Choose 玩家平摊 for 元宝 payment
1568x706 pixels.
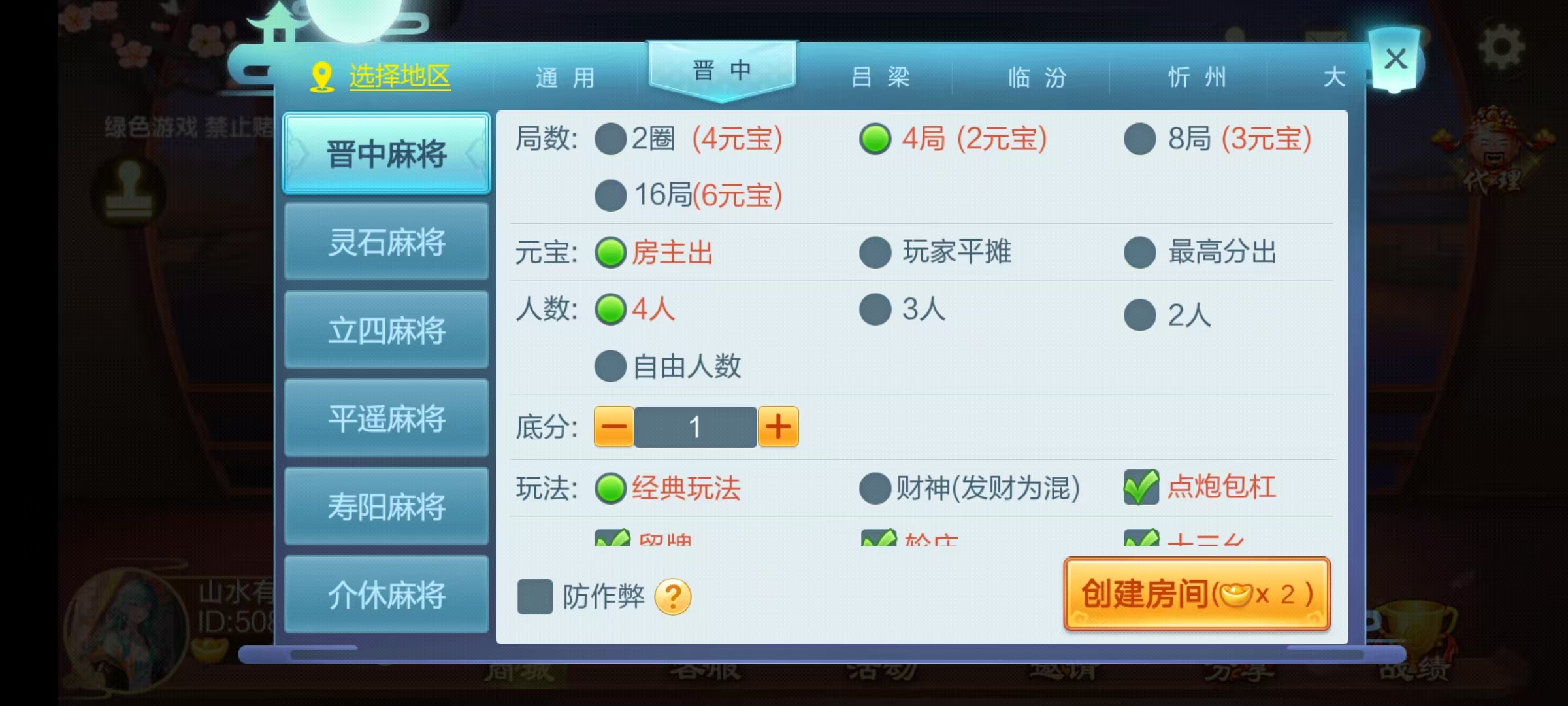[874, 253]
